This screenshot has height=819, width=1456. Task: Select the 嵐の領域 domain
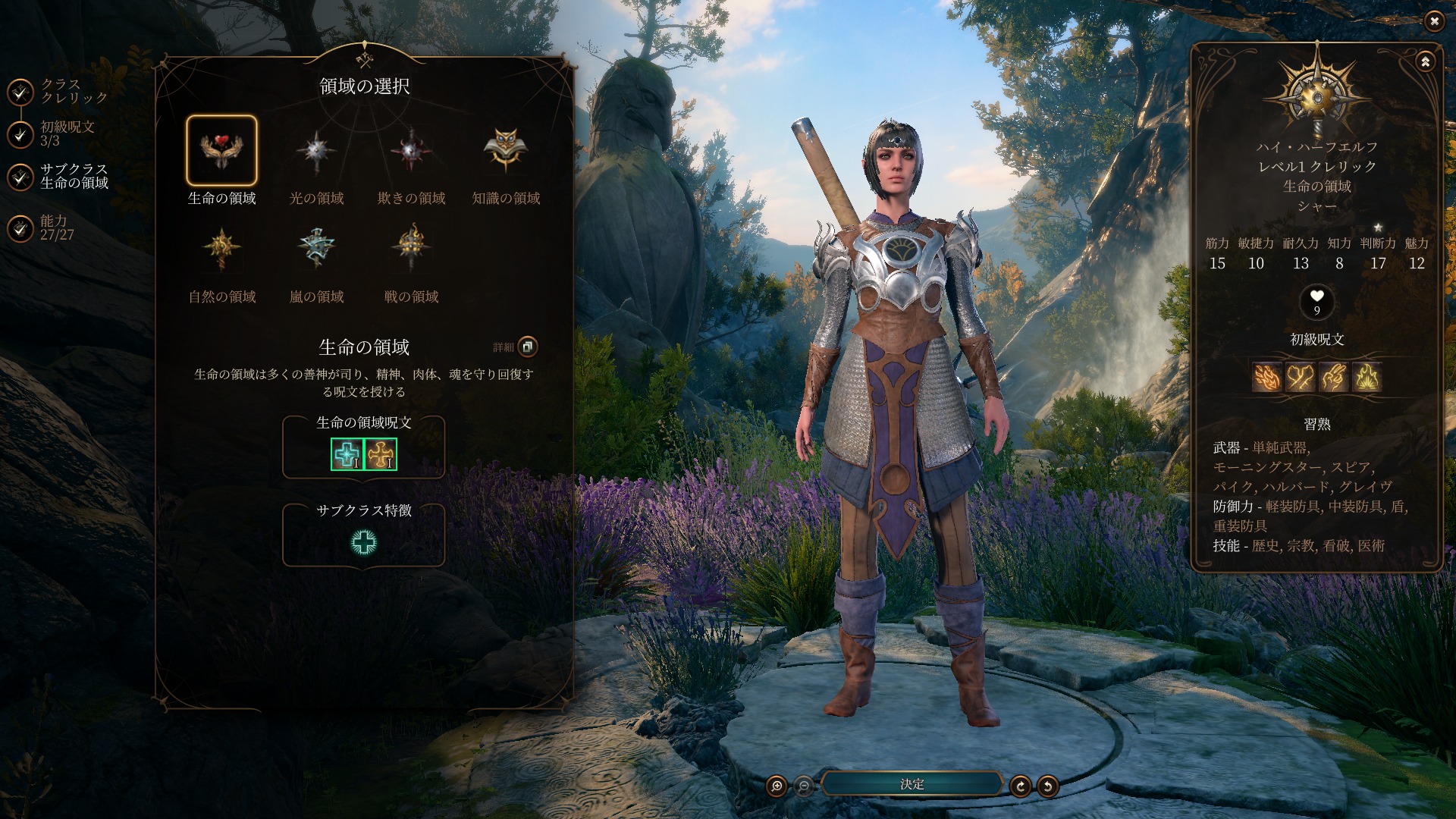[316, 249]
